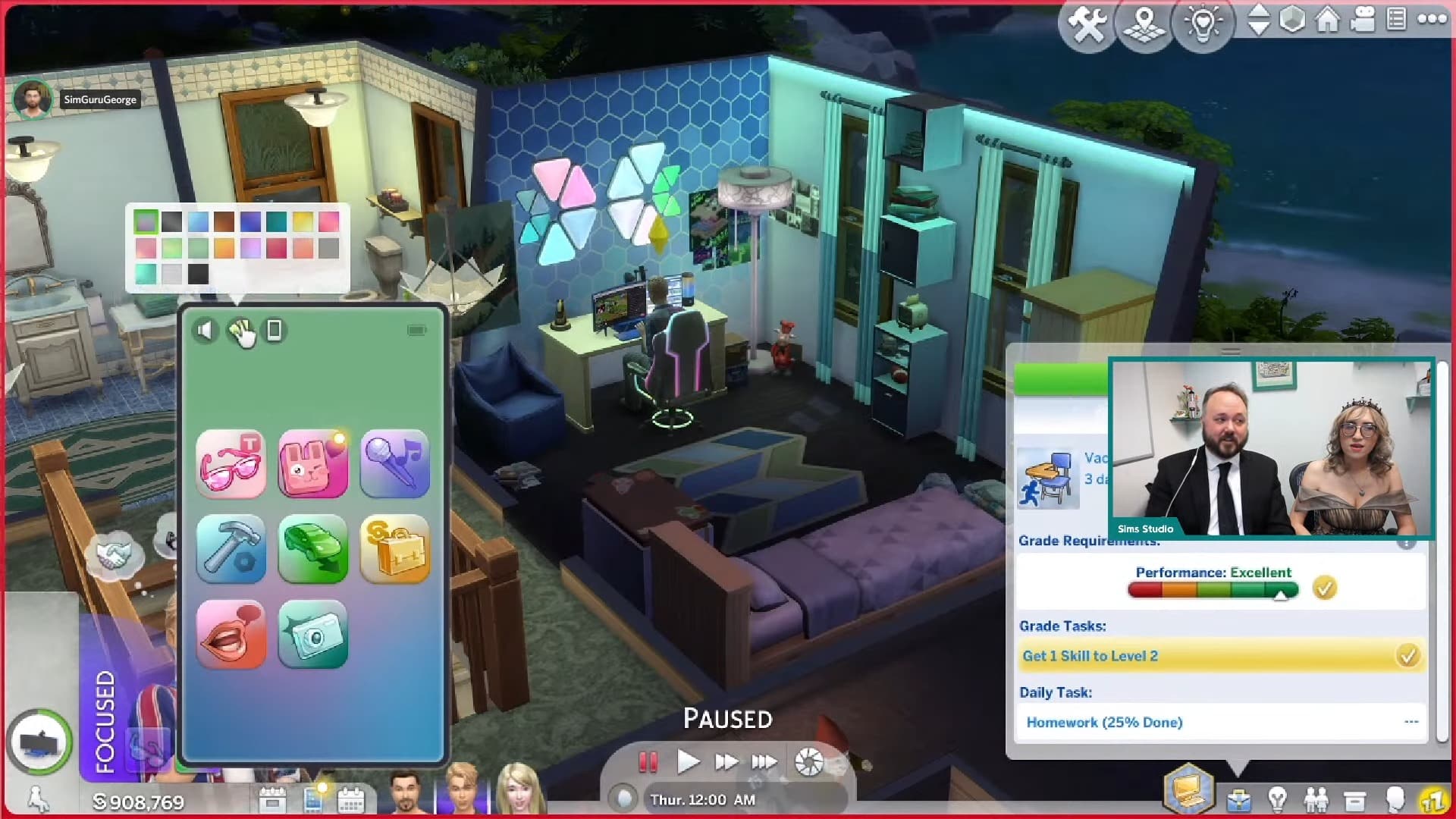
Task: Open the pink sunglasses phone app
Action: pyautogui.click(x=231, y=463)
